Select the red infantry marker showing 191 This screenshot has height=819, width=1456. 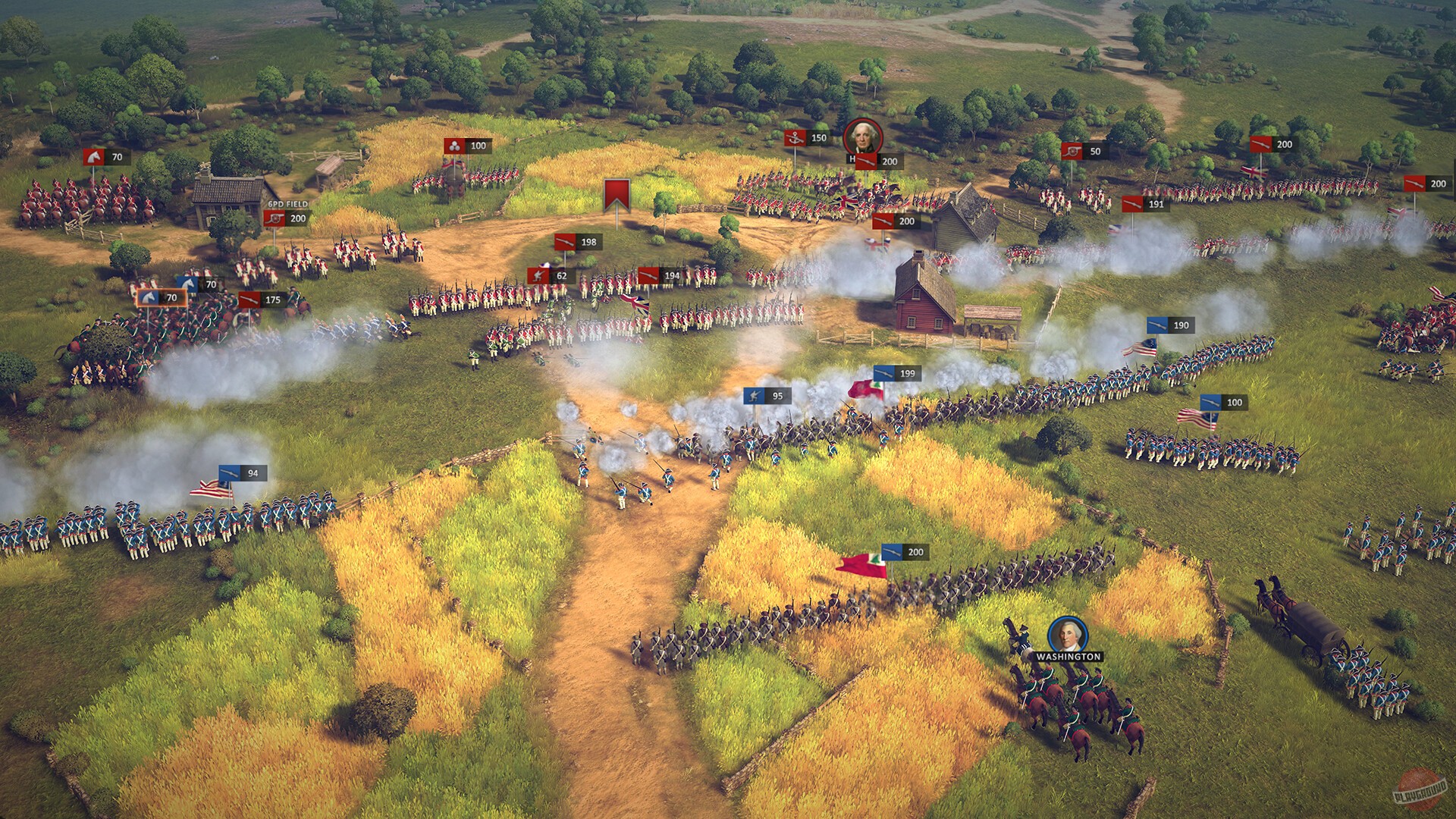coord(1144,205)
